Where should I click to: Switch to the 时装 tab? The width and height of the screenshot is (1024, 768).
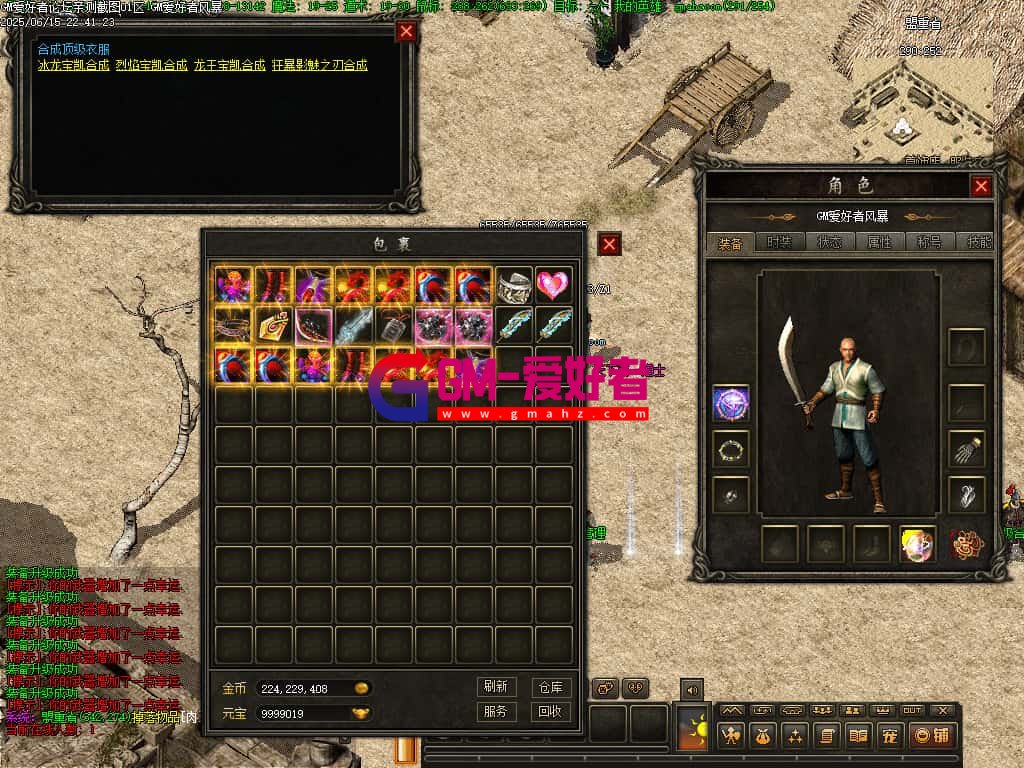[x=780, y=242]
